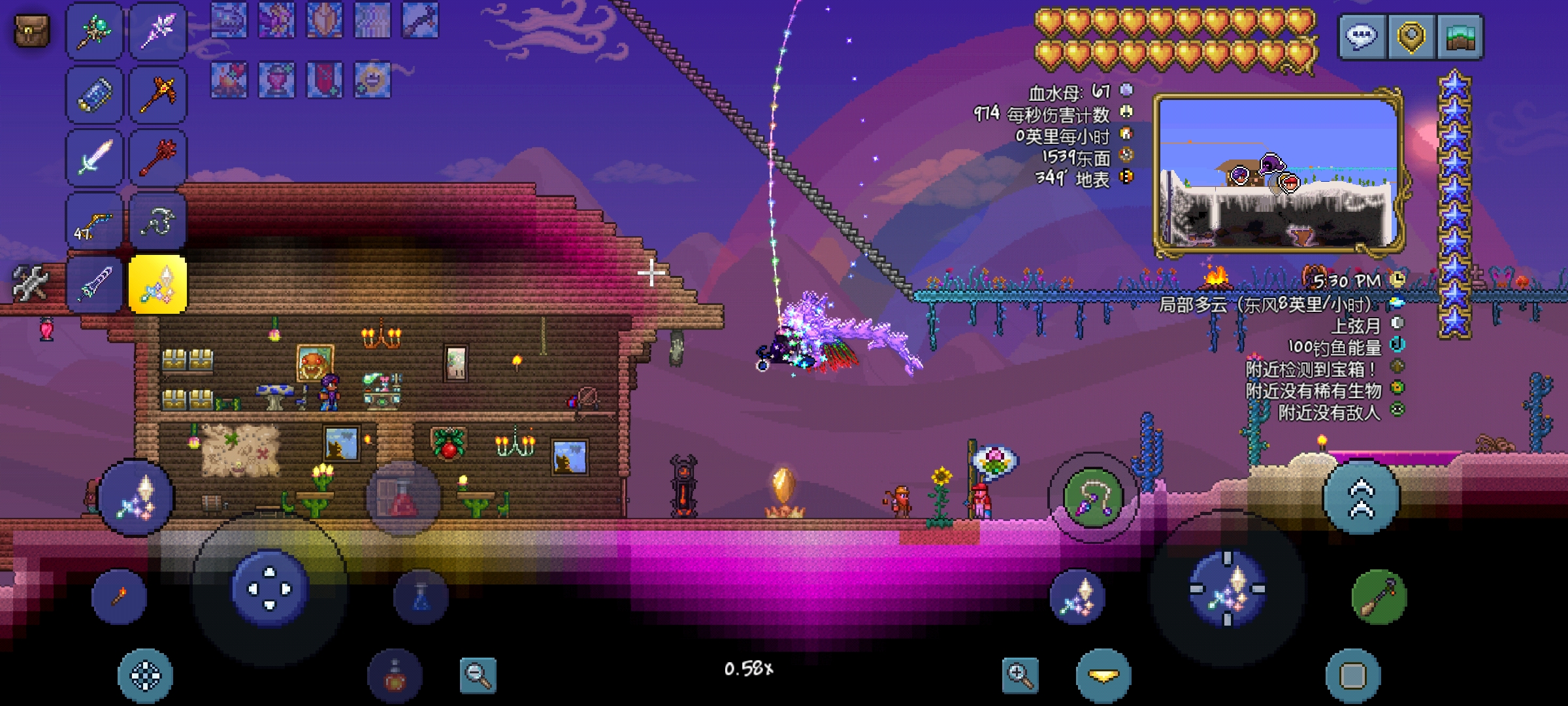Zoom out with the minus magnifier
Image resolution: width=1568 pixels, height=706 pixels.
click(x=478, y=675)
